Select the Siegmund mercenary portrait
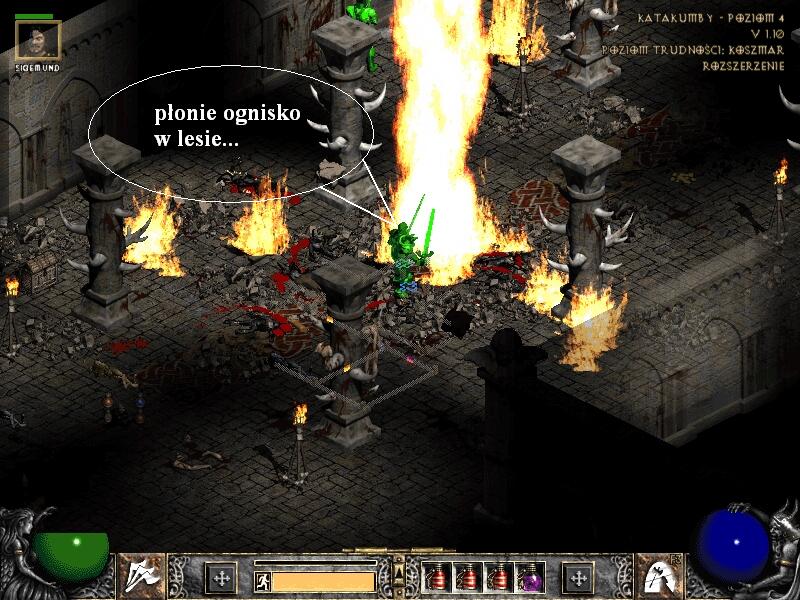The width and height of the screenshot is (800, 600). click(x=39, y=39)
